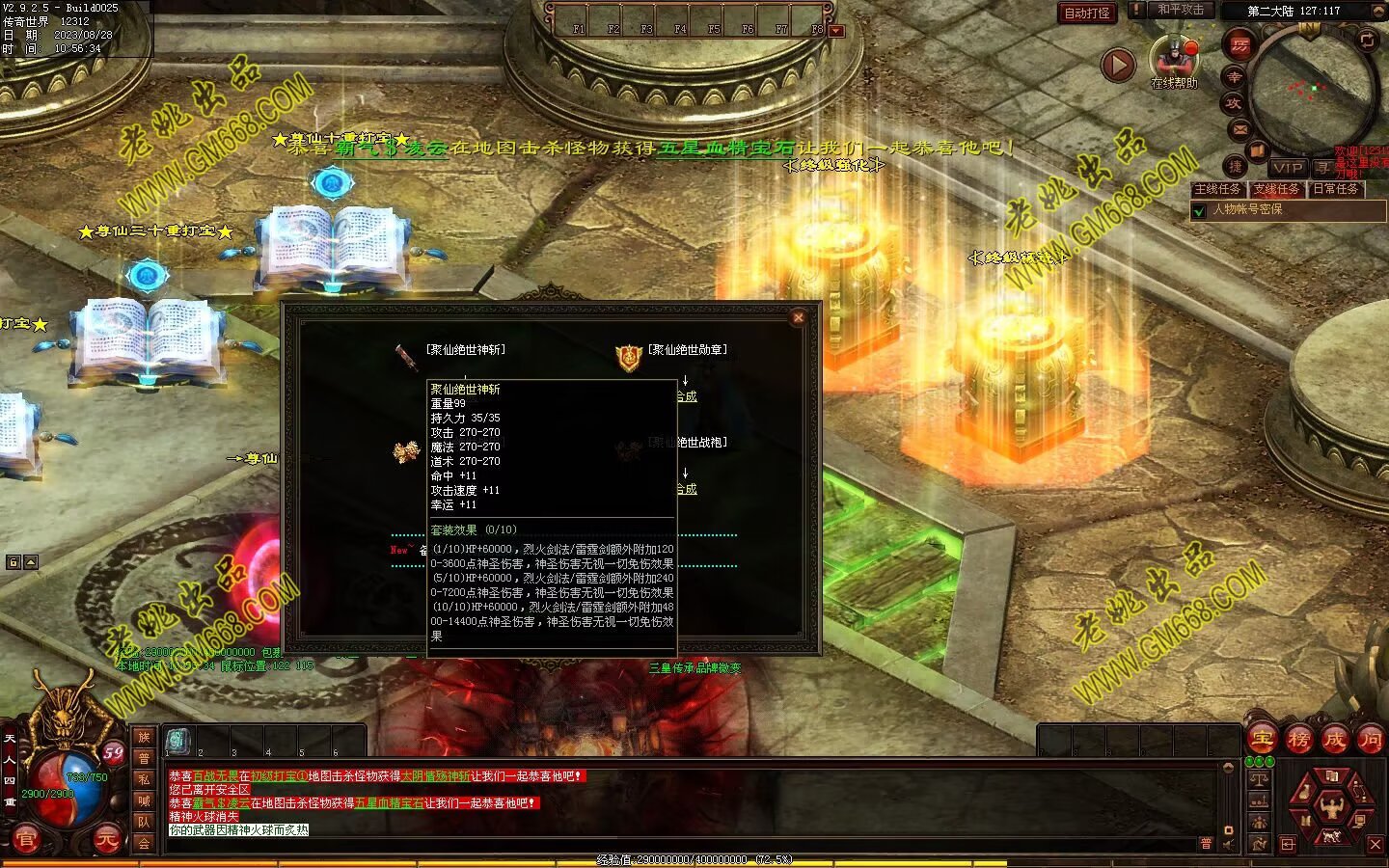This screenshot has width=1389, height=868.
Task: Open the mail envelope icon
Action: (1240, 128)
